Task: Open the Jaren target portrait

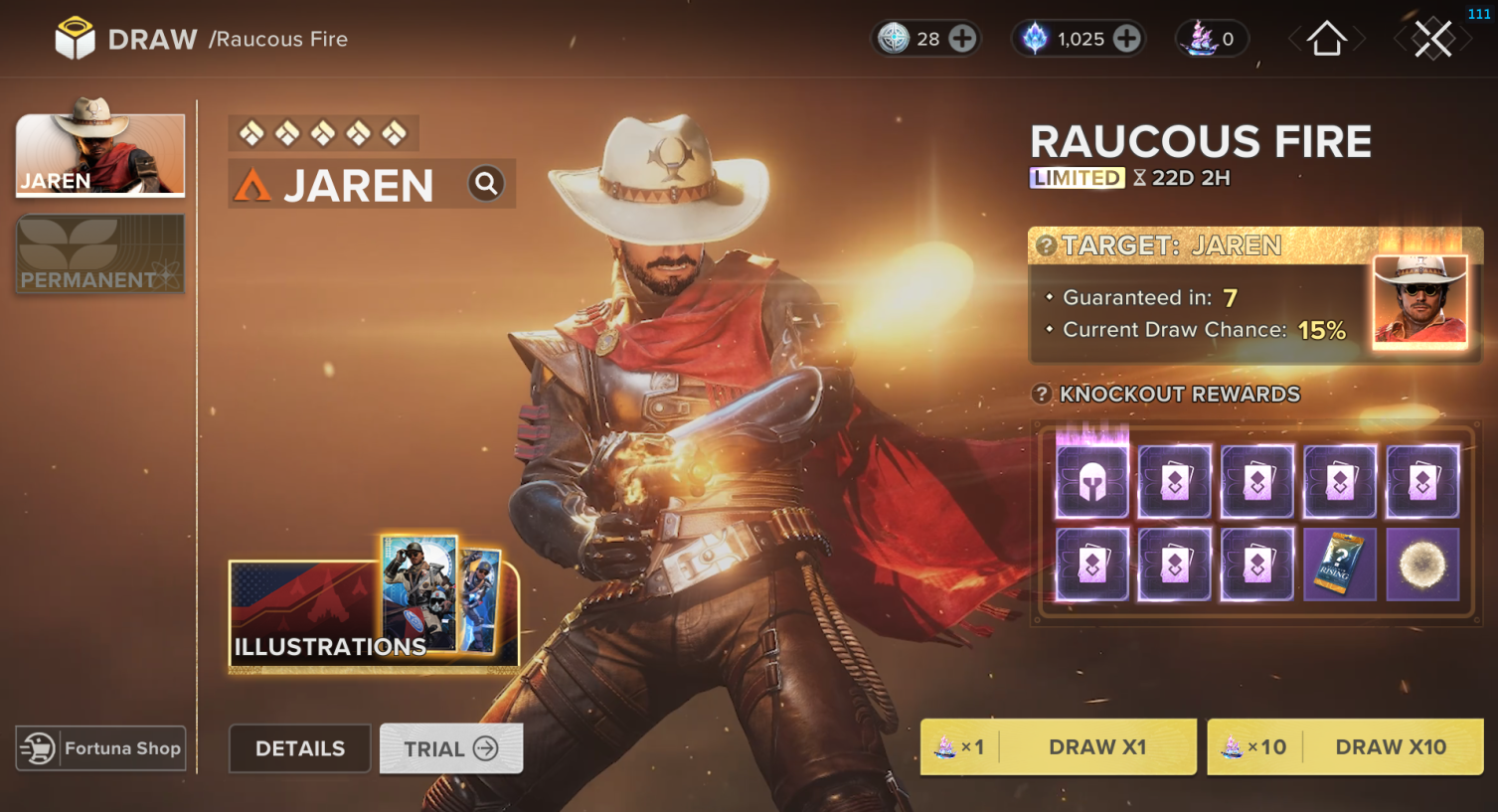Action: (x=1419, y=300)
